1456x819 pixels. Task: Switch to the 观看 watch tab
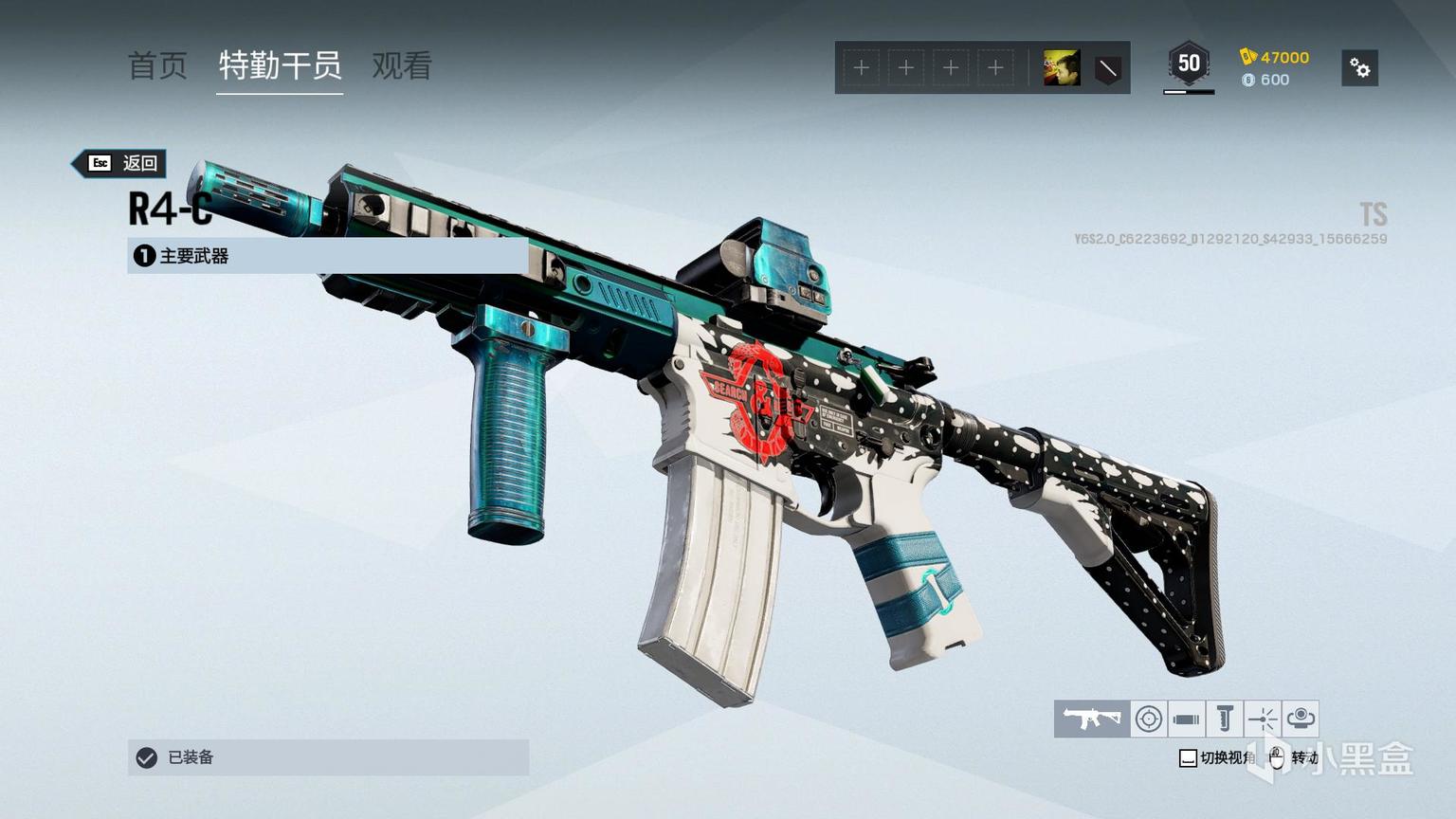pyautogui.click(x=402, y=65)
